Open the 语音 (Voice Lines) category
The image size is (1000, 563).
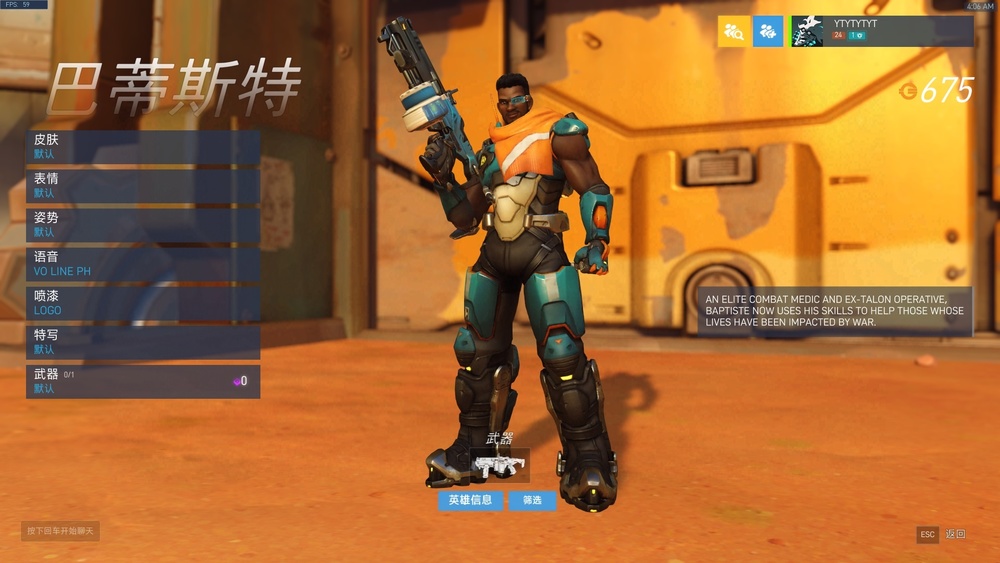[x=143, y=264]
